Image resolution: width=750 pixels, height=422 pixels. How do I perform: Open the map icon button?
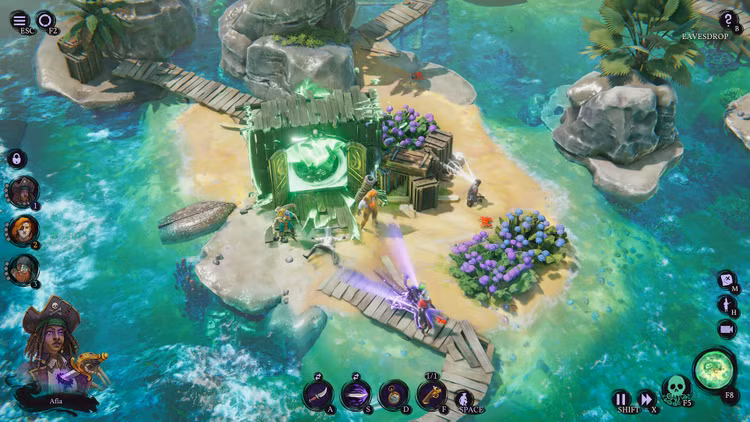(x=726, y=281)
